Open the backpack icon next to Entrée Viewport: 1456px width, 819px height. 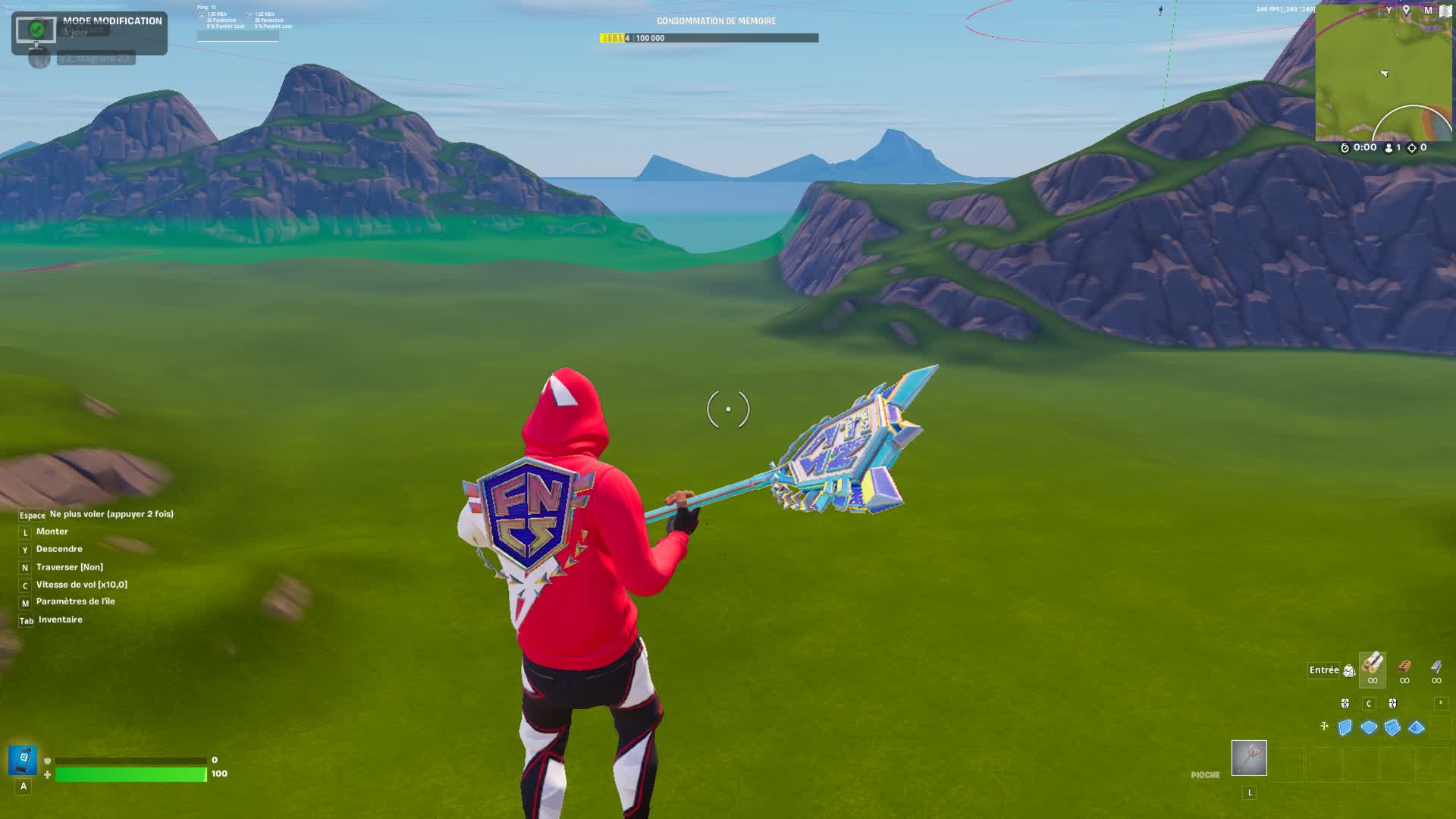point(1350,670)
